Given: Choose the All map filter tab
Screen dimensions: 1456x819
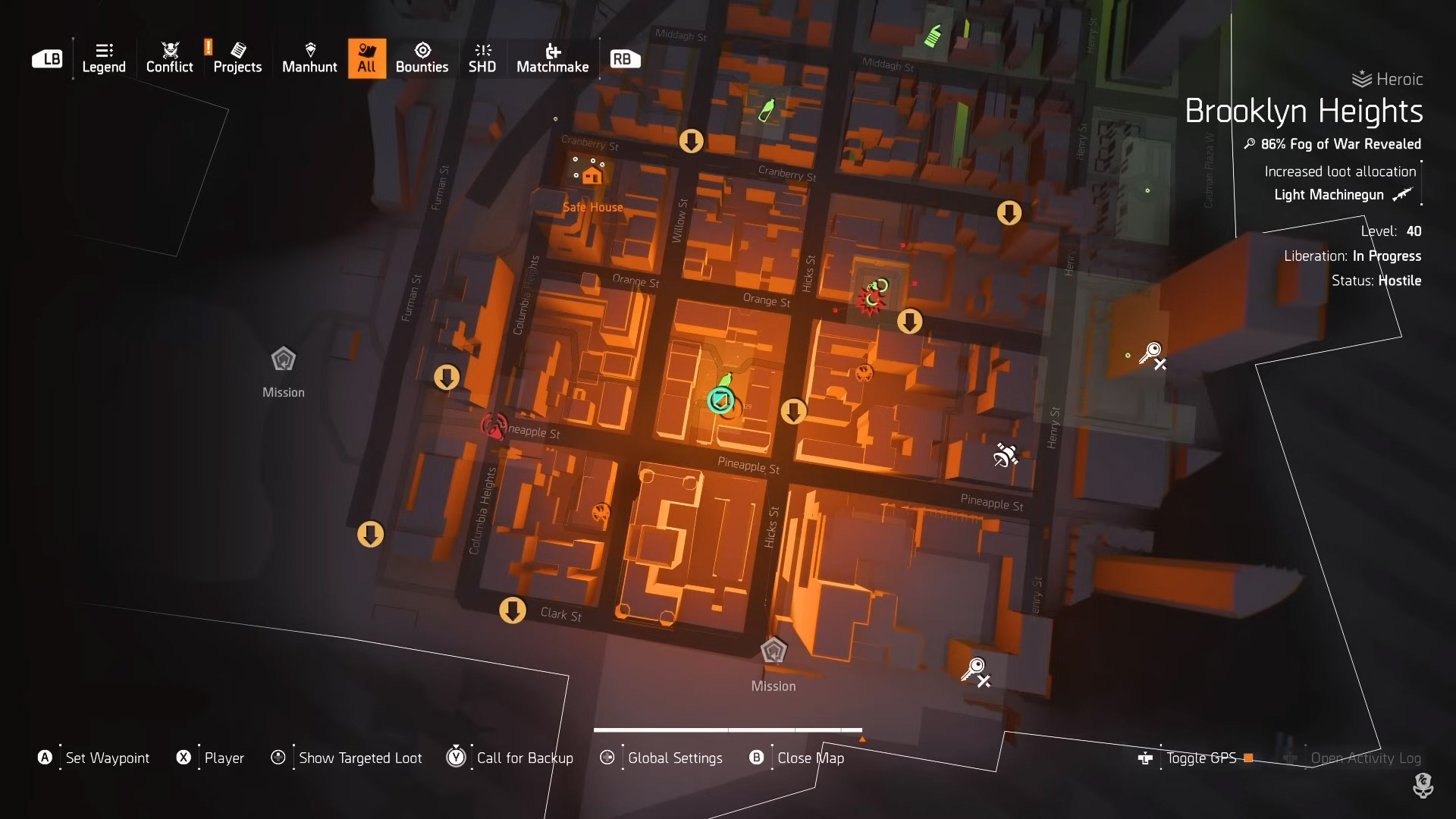Looking at the screenshot, I should click(366, 58).
